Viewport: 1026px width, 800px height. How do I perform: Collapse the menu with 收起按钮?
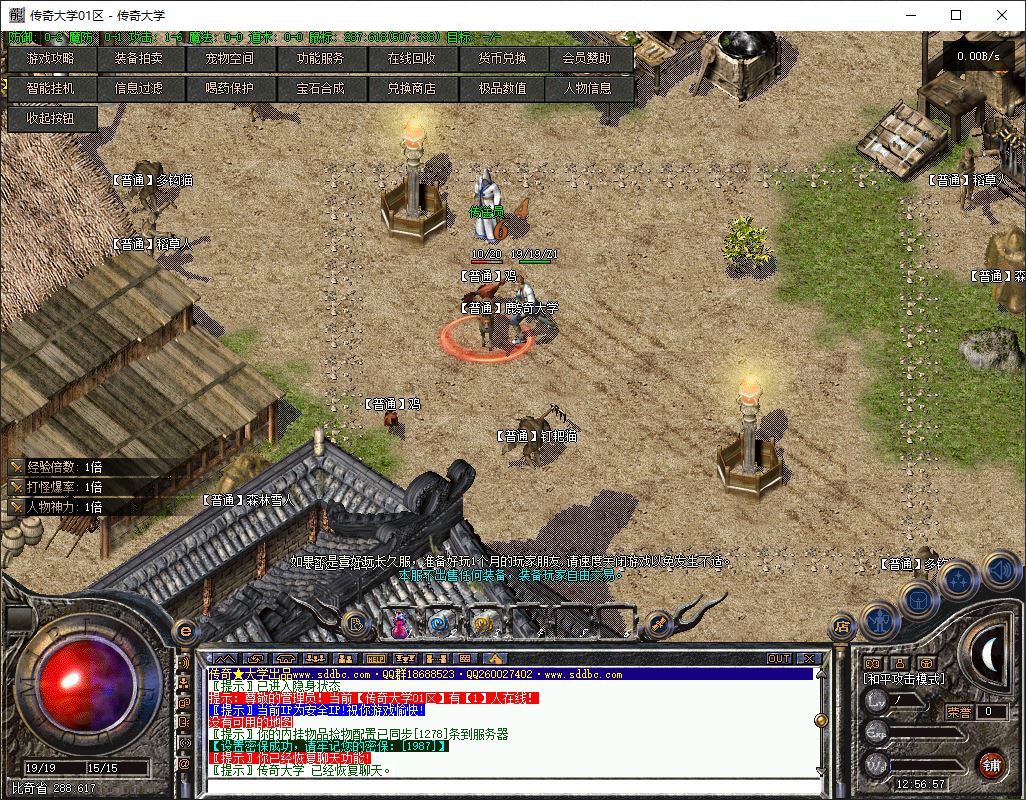coord(52,118)
